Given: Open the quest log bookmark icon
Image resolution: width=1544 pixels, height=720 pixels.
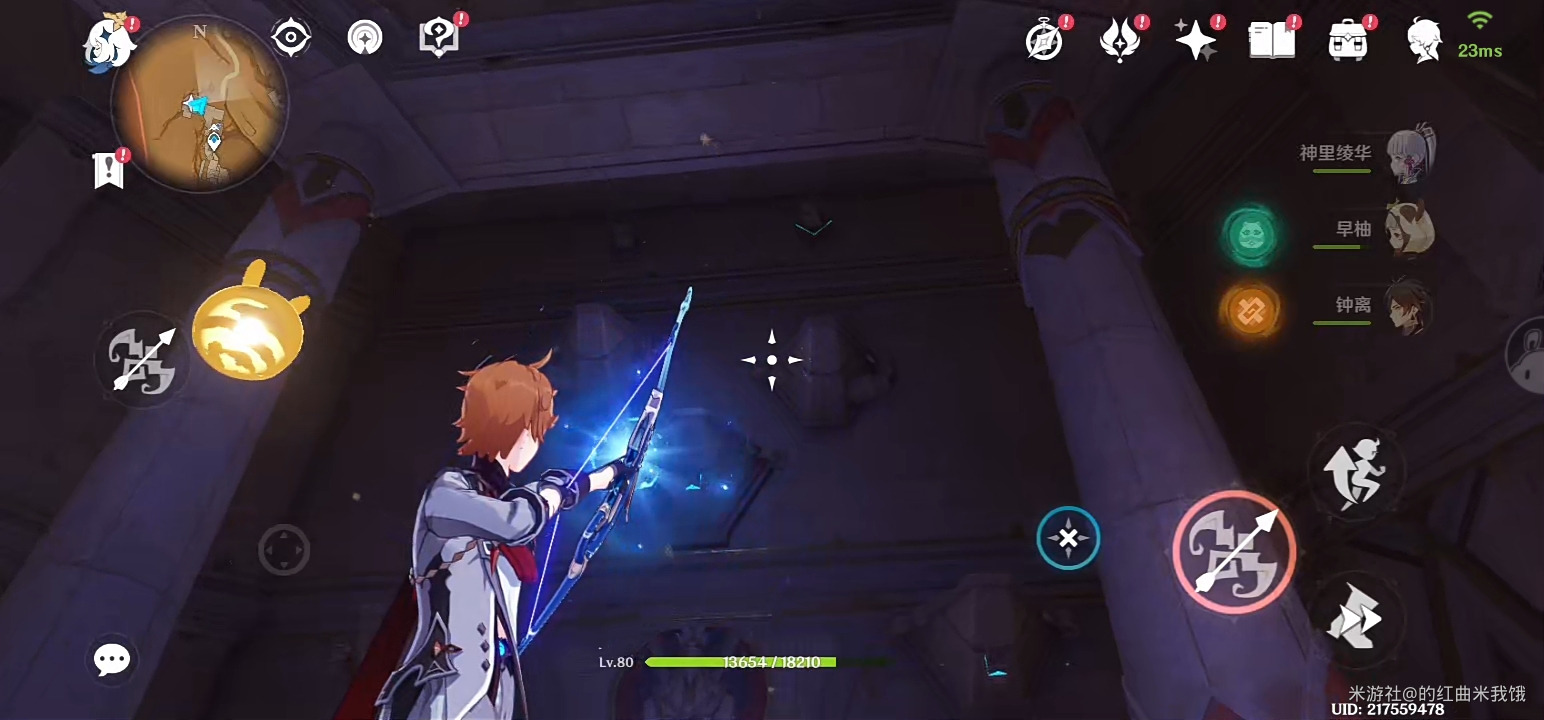Looking at the screenshot, I should tap(108, 171).
